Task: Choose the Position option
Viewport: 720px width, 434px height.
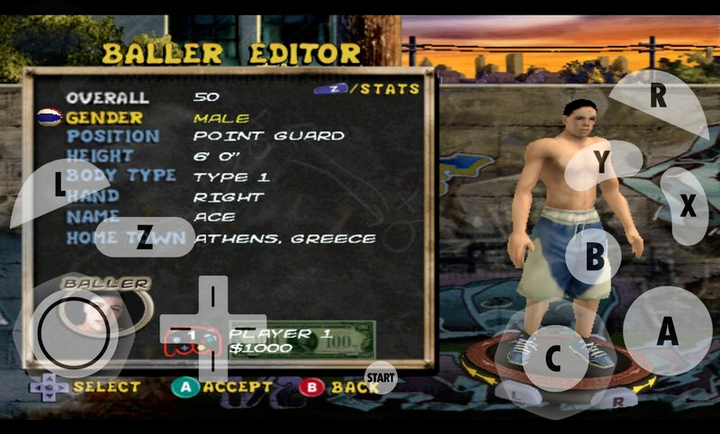Action: 113,137
